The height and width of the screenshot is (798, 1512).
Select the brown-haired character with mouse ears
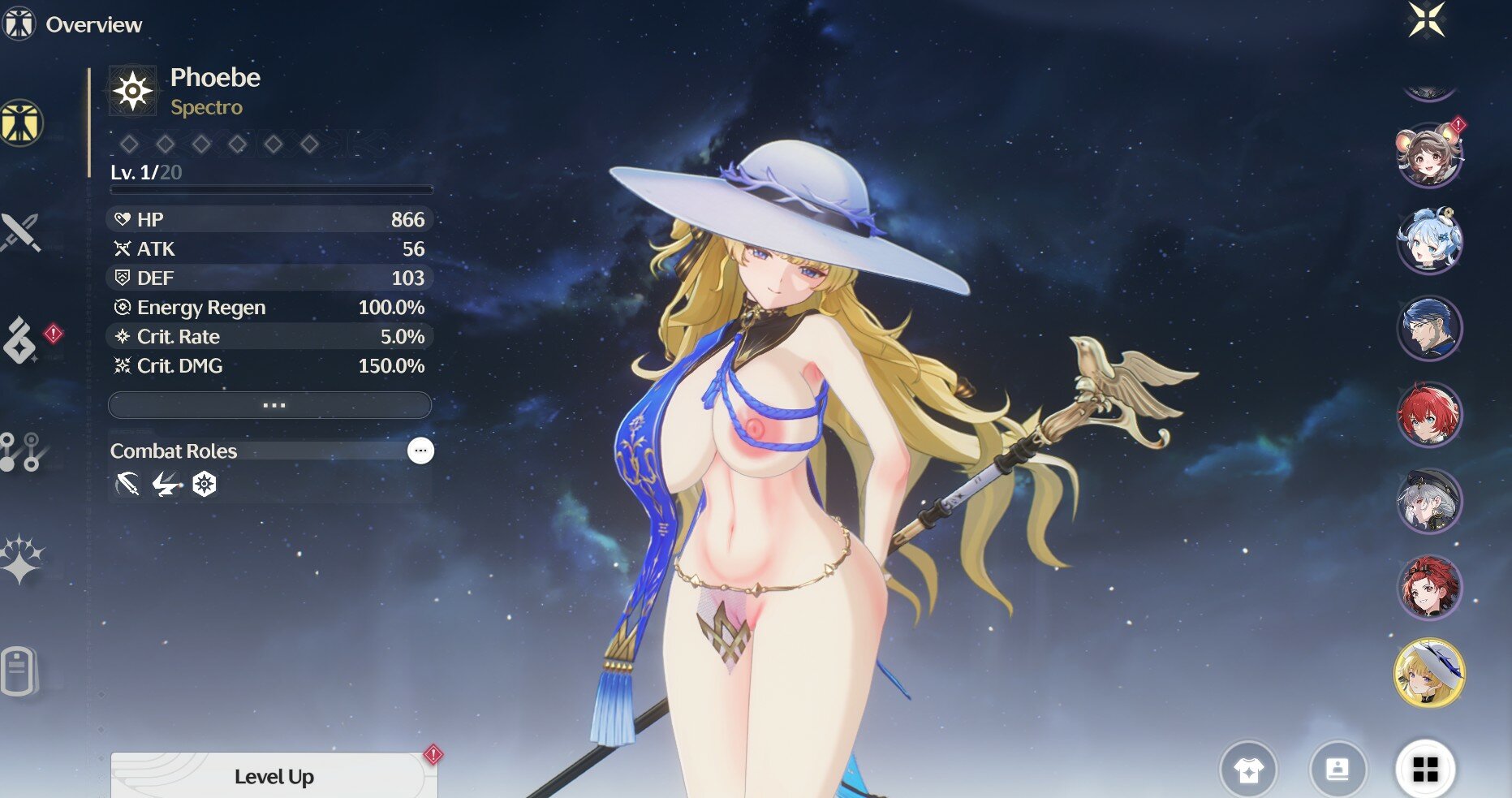[1429, 154]
